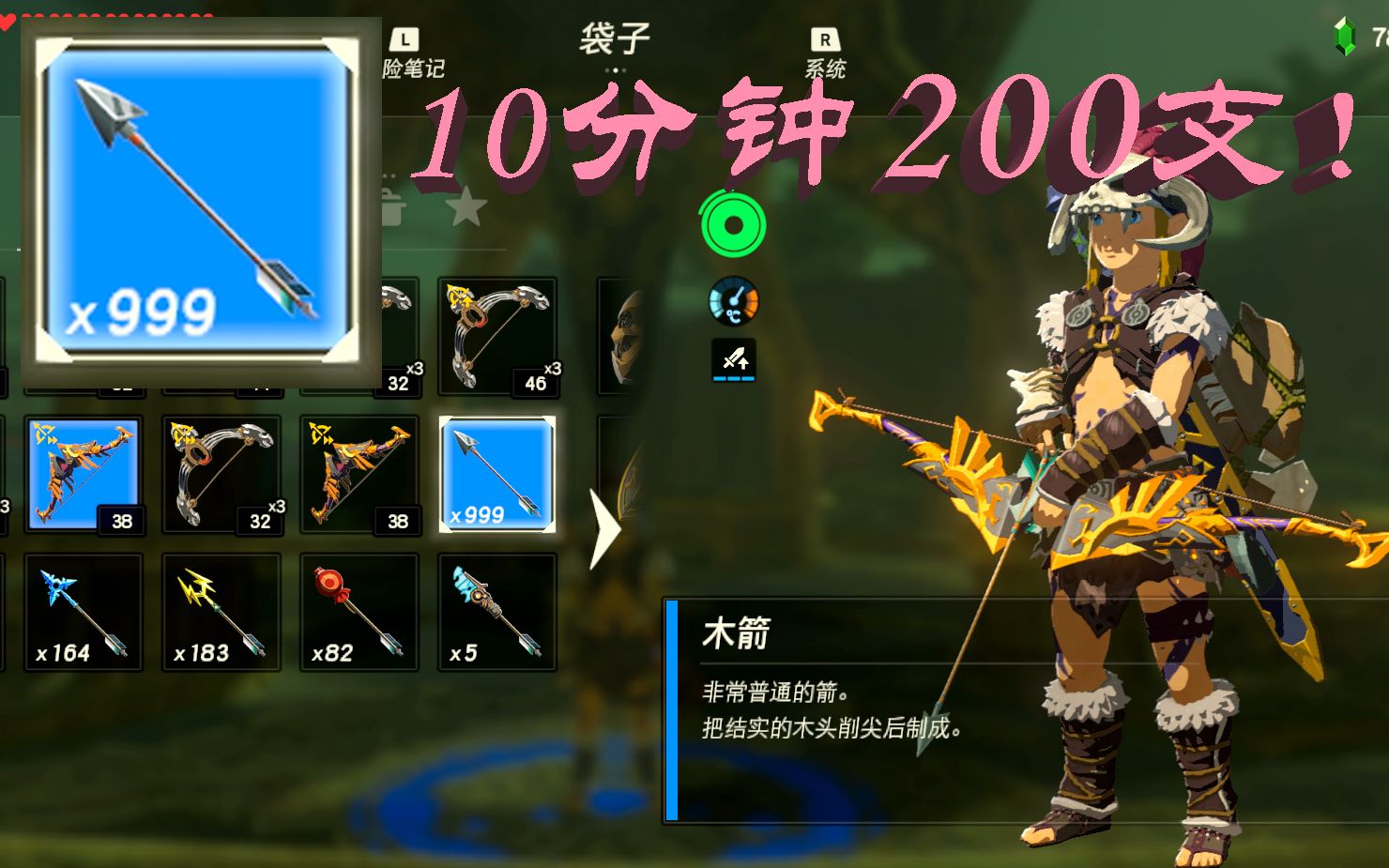Click the green rupee counter icon
1389x868 pixels.
pyautogui.click(x=1346, y=38)
